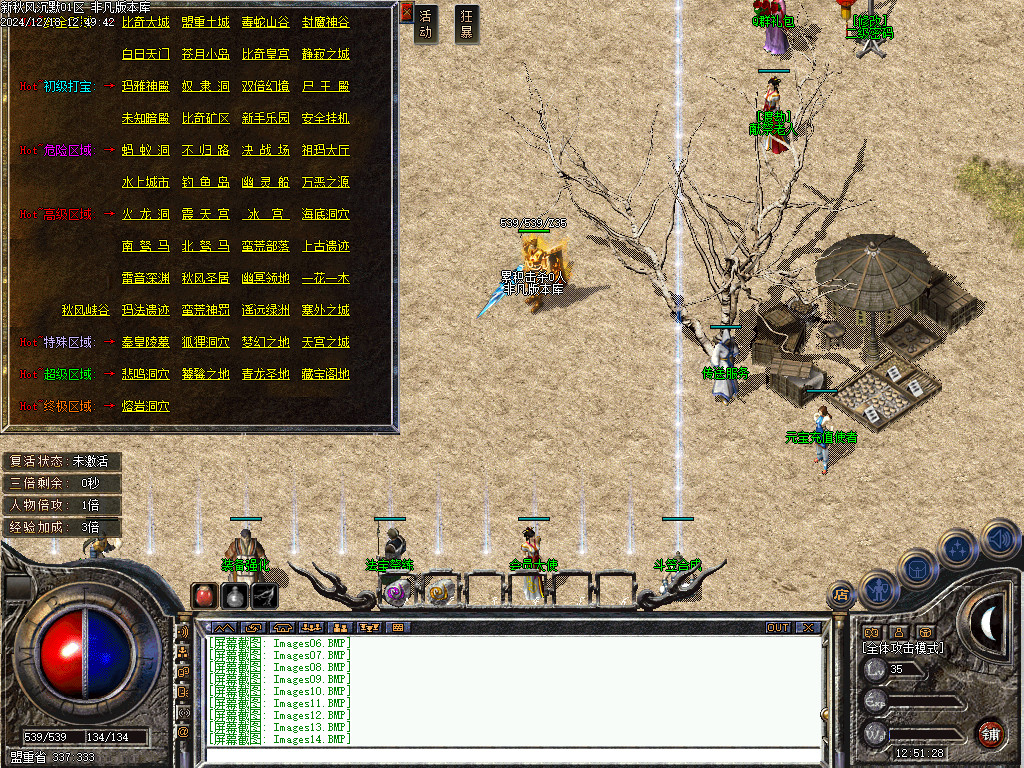Teleport to 比奇大城
The height and width of the screenshot is (768, 1024).
pyautogui.click(x=145, y=22)
